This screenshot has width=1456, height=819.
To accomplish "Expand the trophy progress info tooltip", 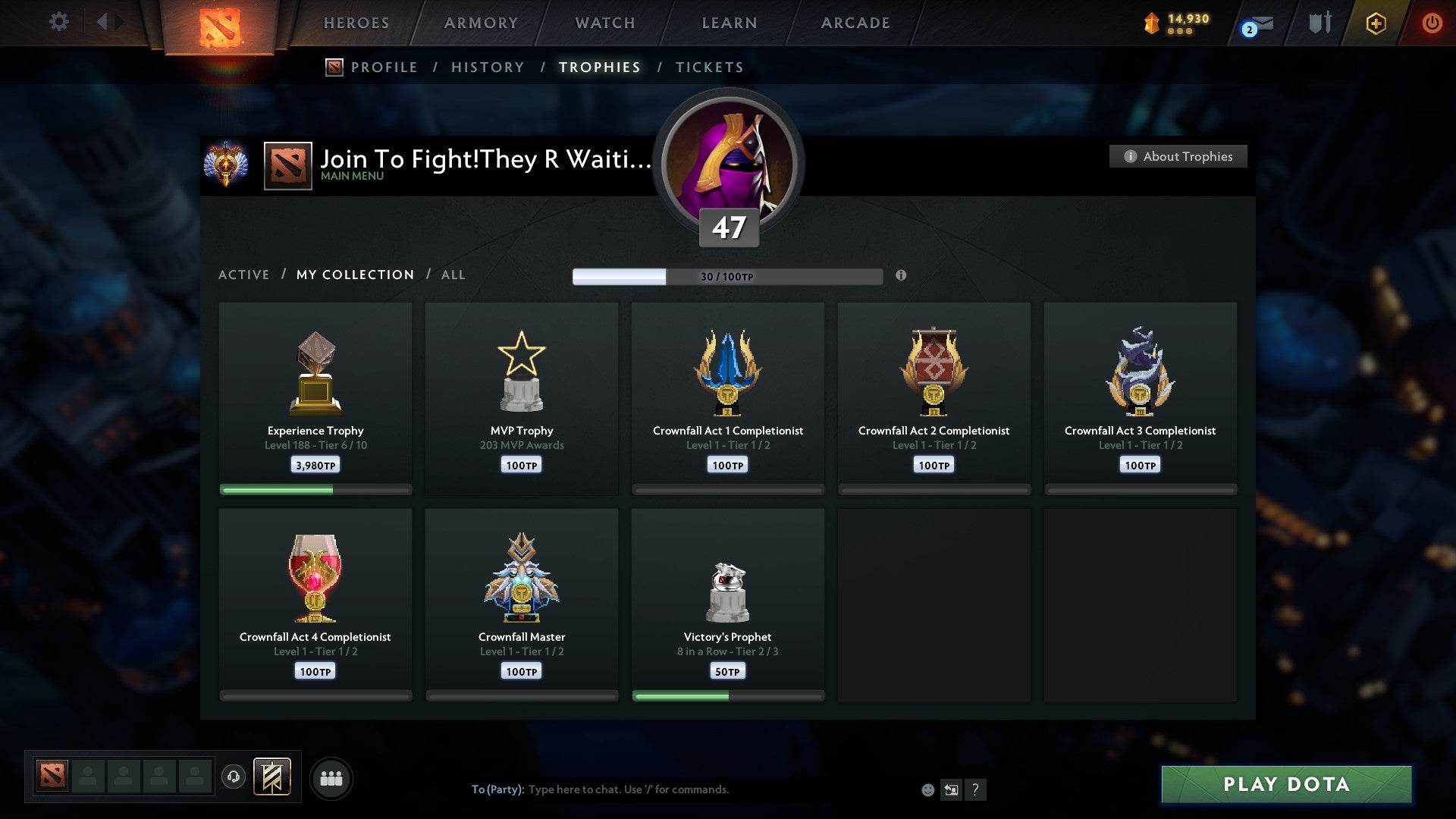I will (x=901, y=276).
